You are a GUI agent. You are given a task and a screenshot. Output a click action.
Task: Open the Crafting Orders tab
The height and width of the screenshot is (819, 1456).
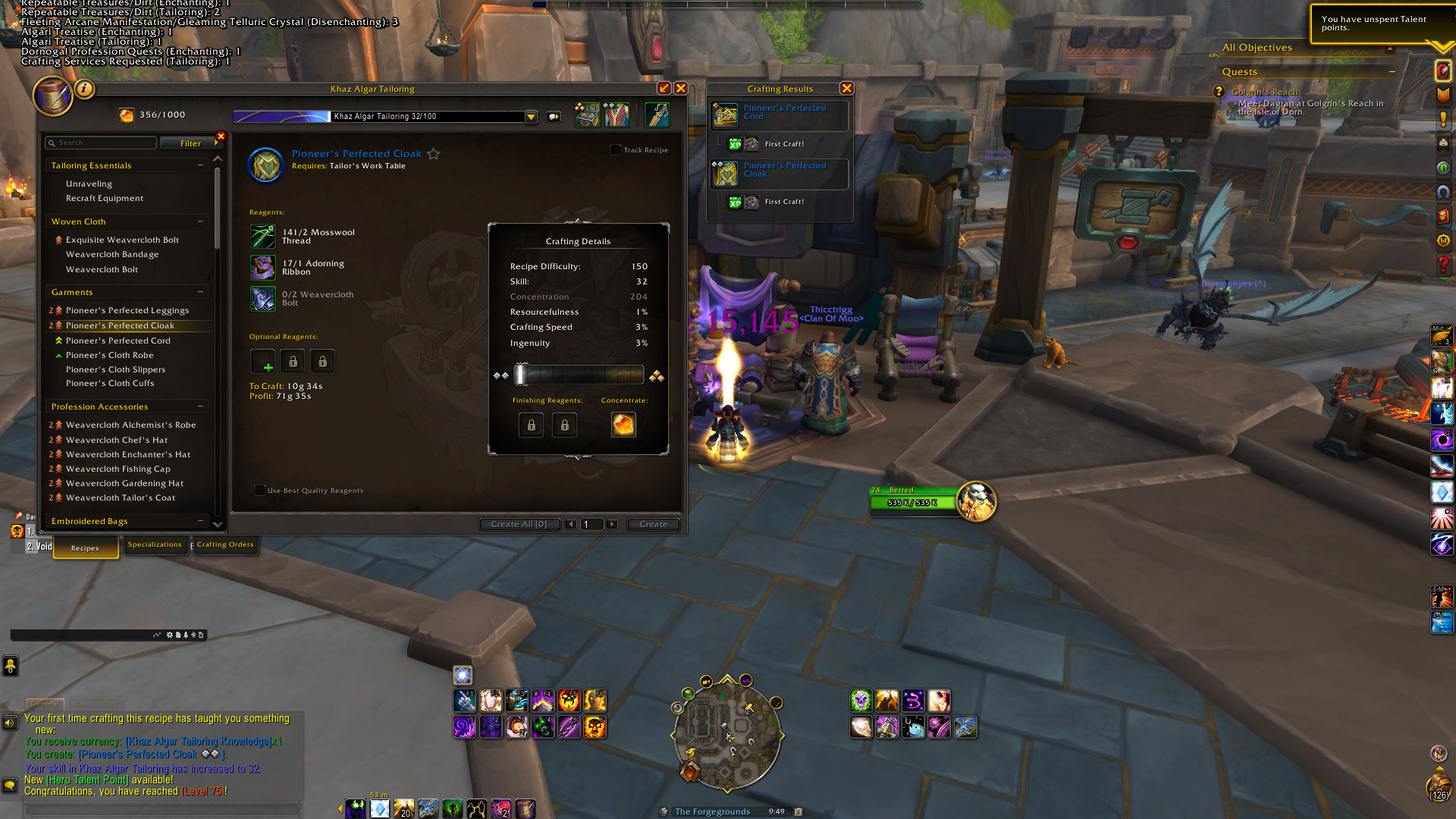click(225, 544)
